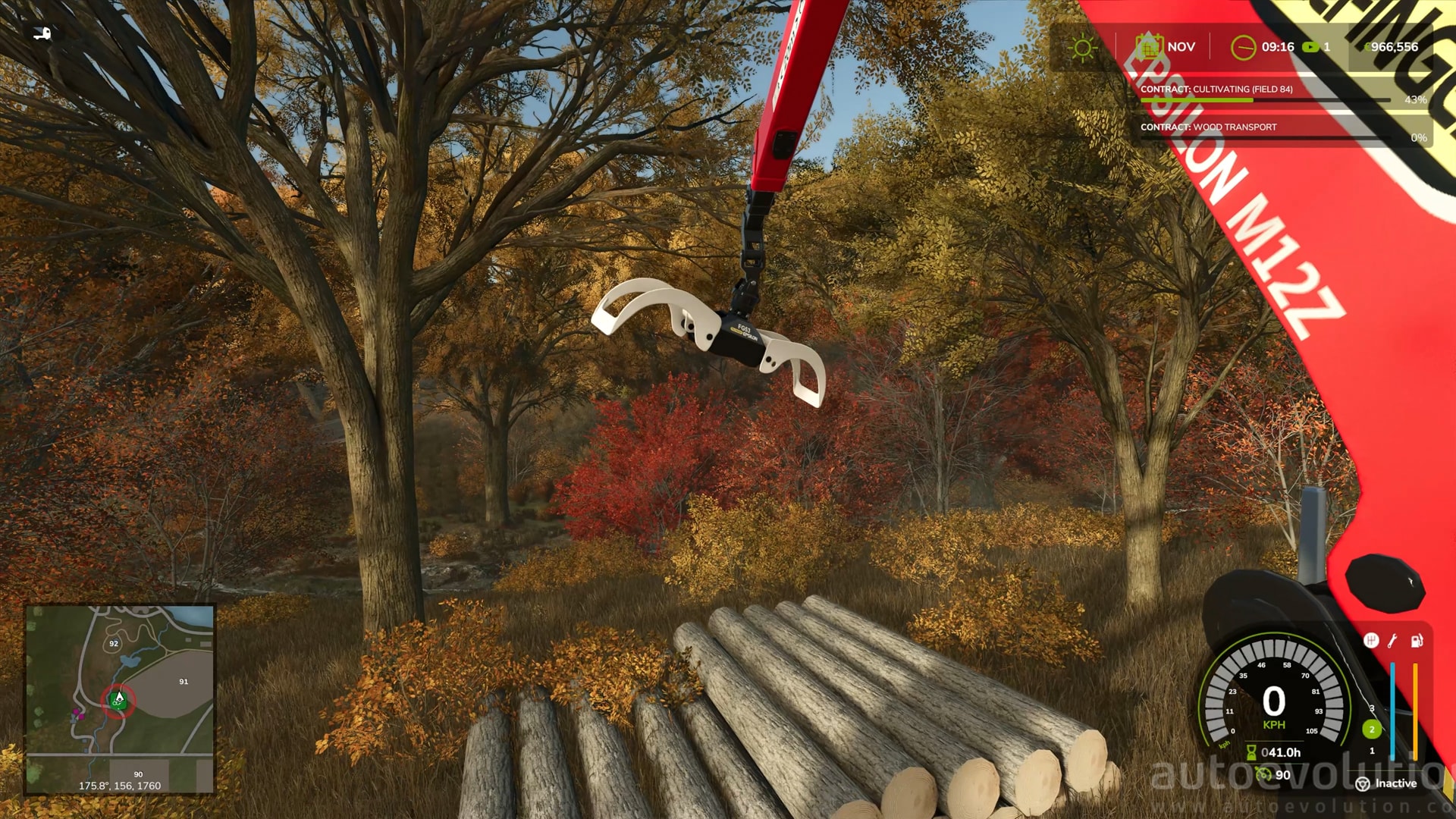Click the cruise control icon beside 90
This screenshot has width=1456, height=819.
tap(1263, 774)
